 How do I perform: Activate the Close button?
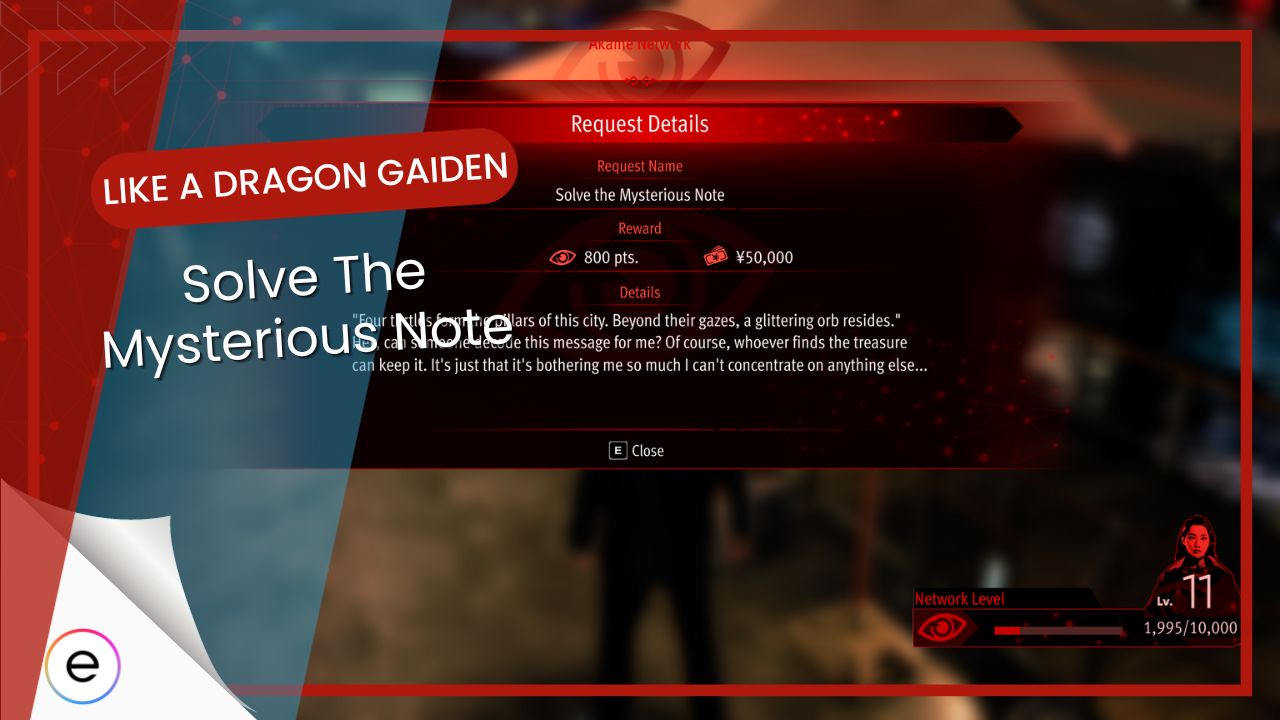tap(638, 451)
